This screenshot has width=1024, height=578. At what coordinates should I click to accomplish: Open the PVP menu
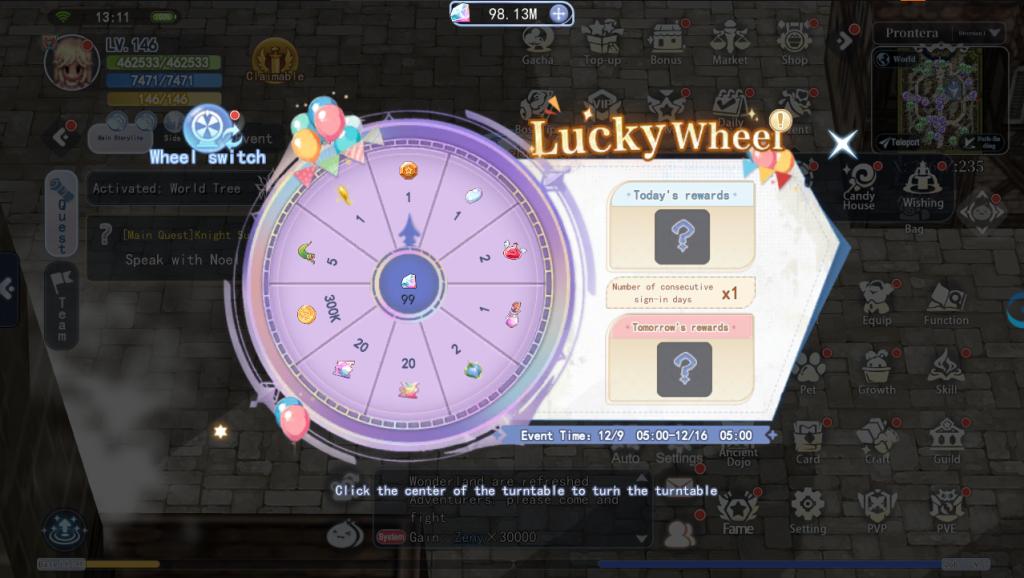click(x=877, y=509)
